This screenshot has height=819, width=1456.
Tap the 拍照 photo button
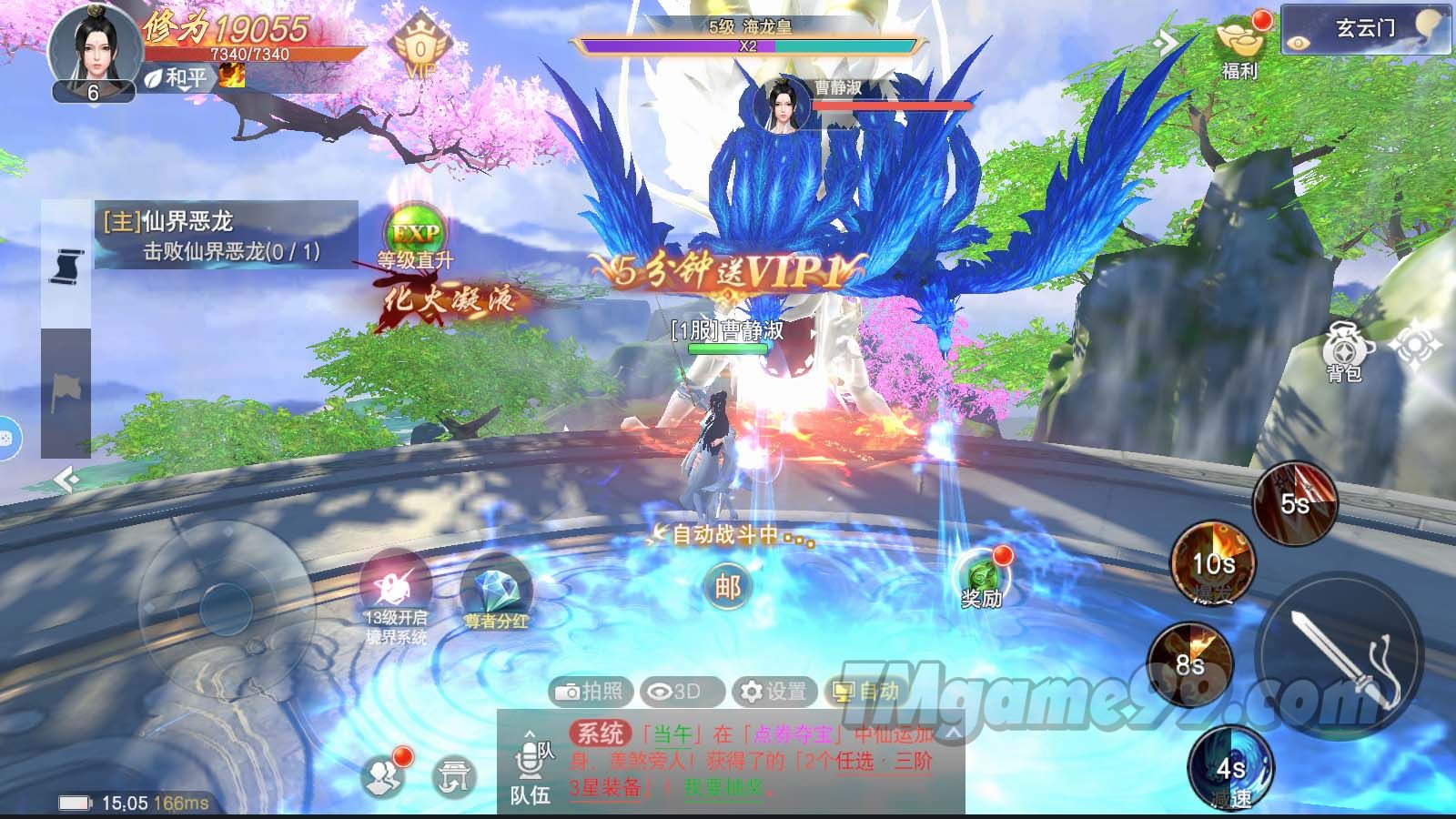pos(590,692)
